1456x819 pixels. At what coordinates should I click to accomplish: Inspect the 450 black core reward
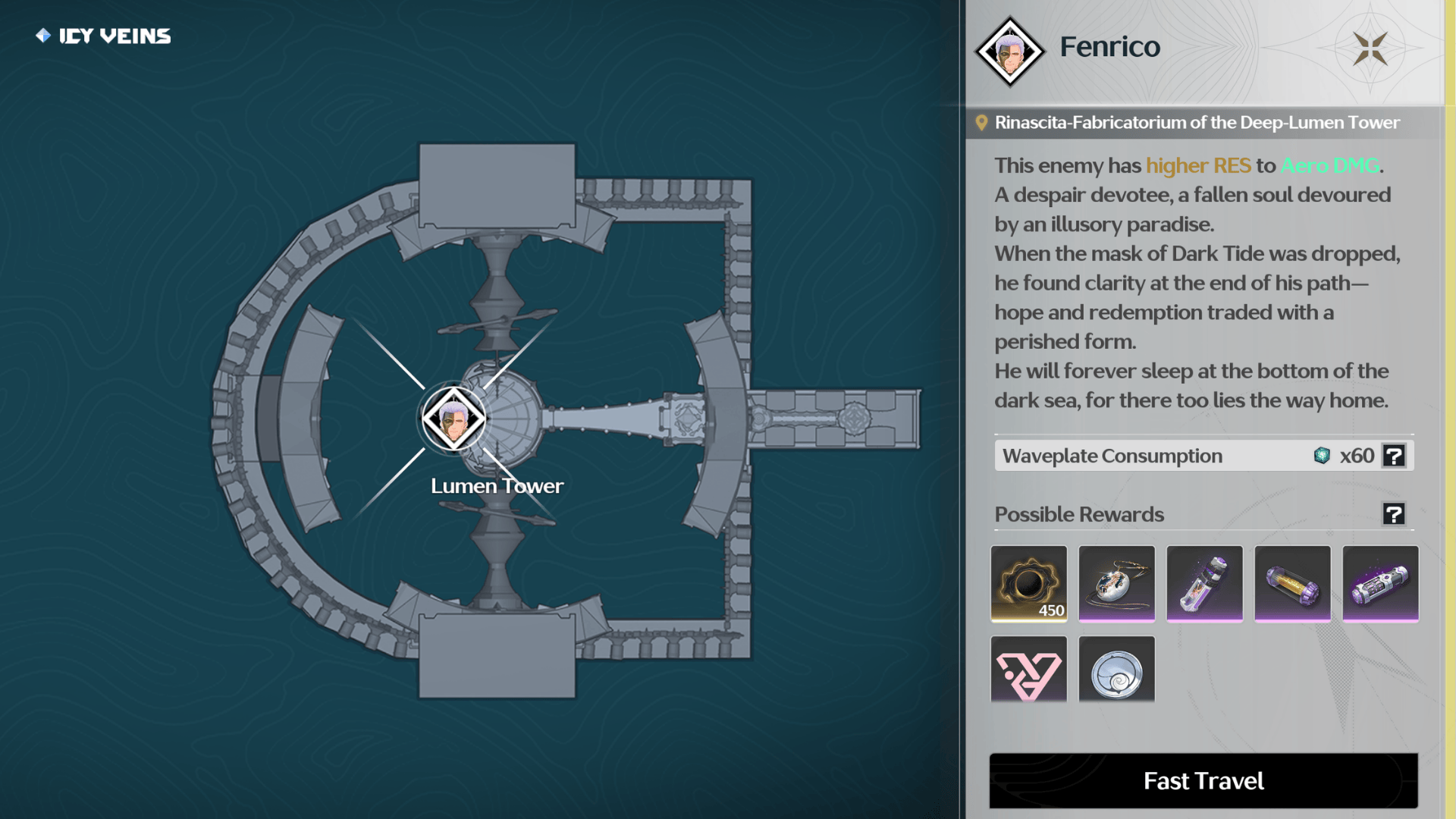1028,583
